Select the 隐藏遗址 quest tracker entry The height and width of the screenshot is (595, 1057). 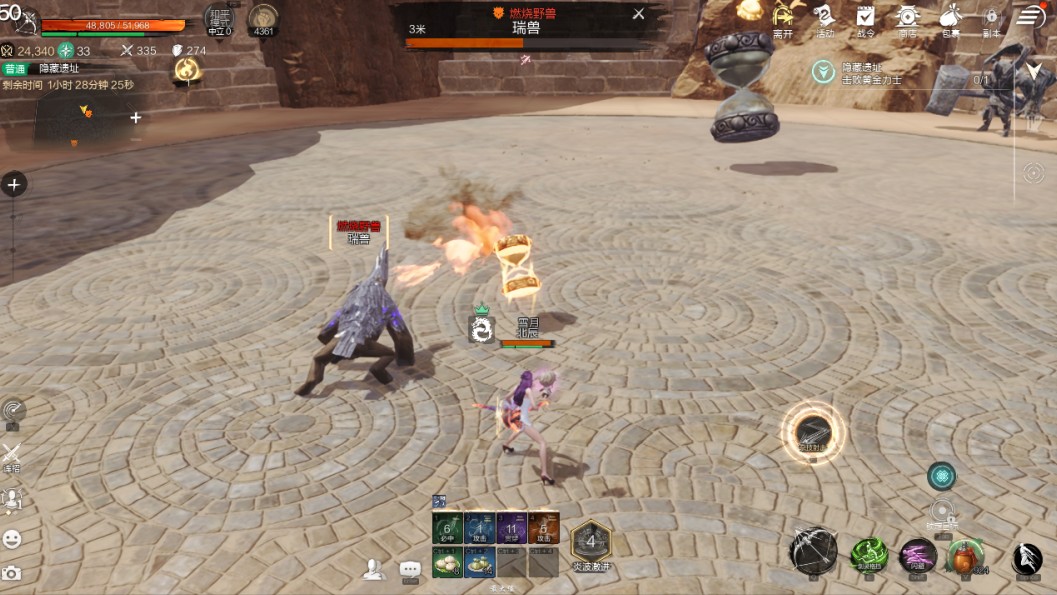pyautogui.click(x=861, y=72)
